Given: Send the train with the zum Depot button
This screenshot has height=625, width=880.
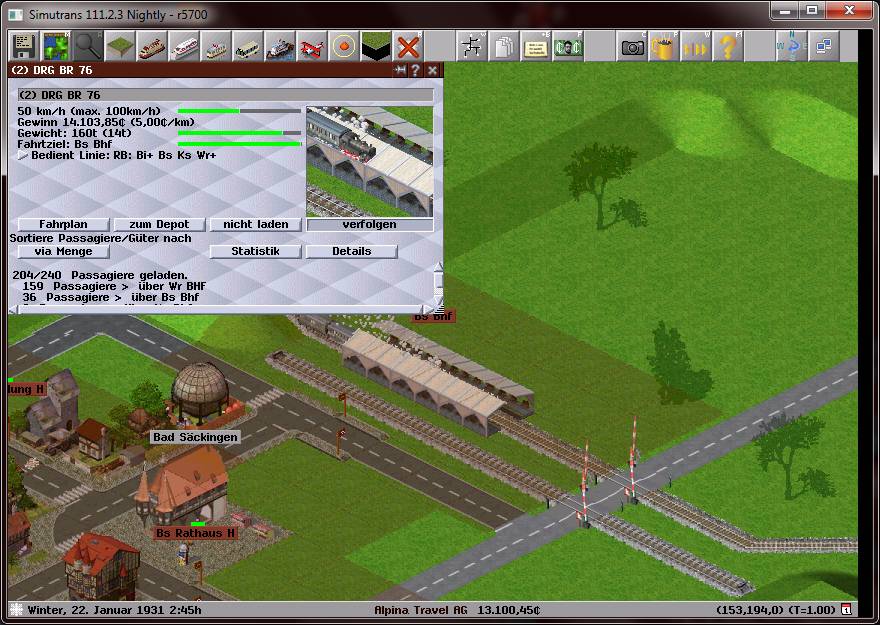Looking at the screenshot, I should click(x=160, y=224).
